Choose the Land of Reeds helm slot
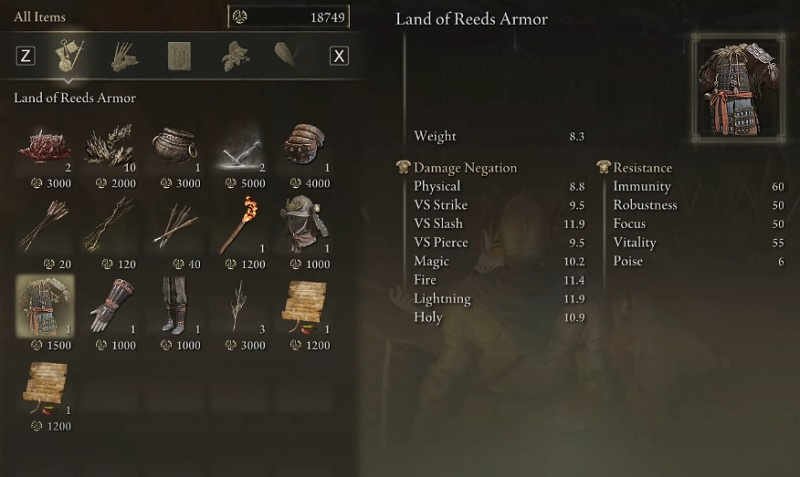Viewport: 800px width, 477px height. click(x=301, y=226)
